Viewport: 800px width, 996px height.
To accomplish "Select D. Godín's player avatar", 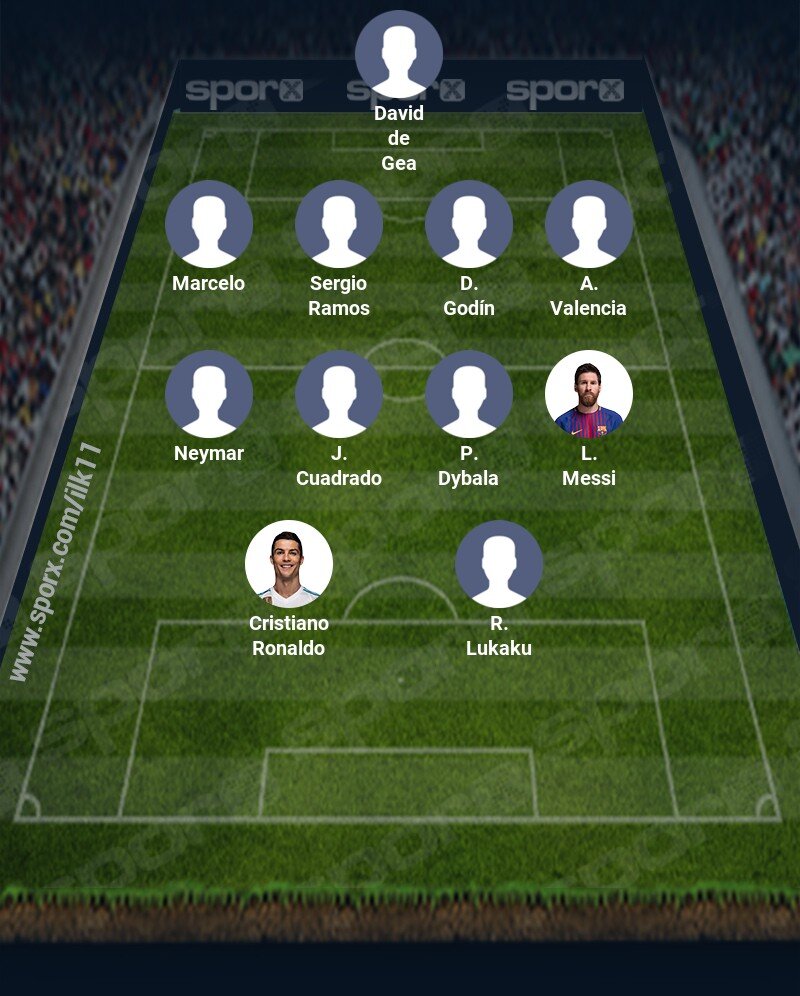I will [469, 224].
